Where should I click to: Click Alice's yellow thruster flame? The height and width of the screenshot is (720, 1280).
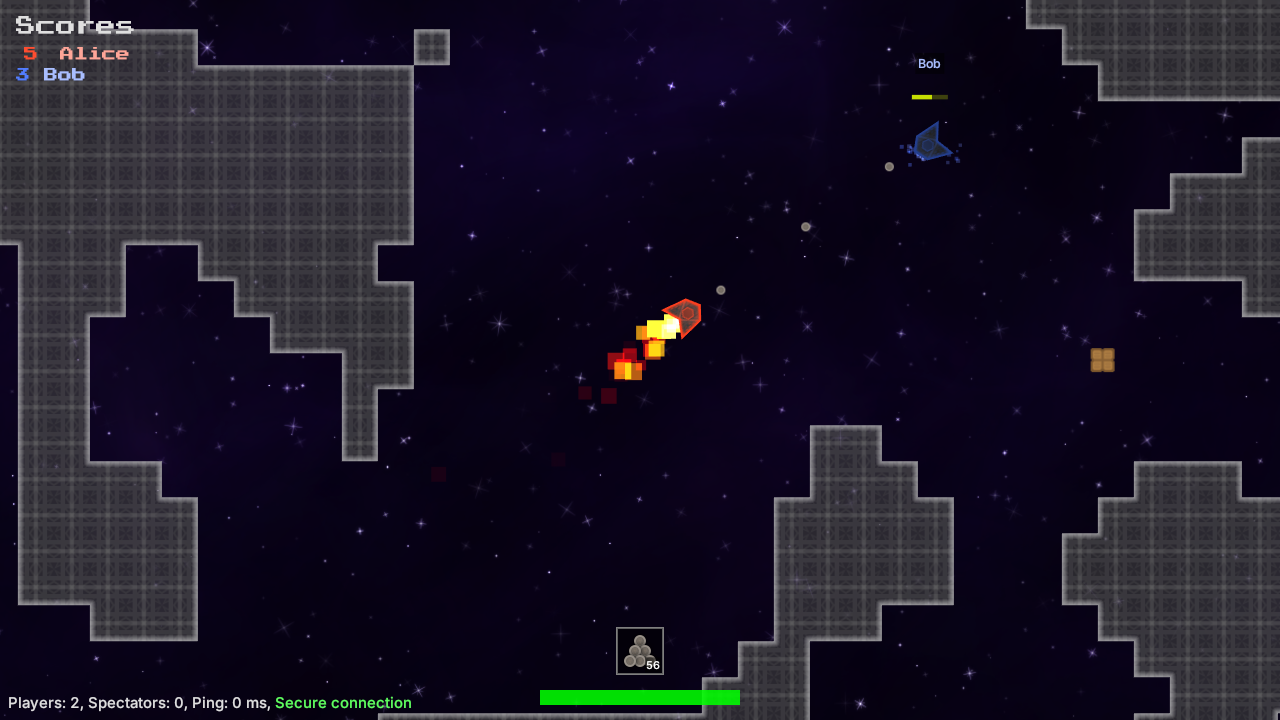[655, 328]
